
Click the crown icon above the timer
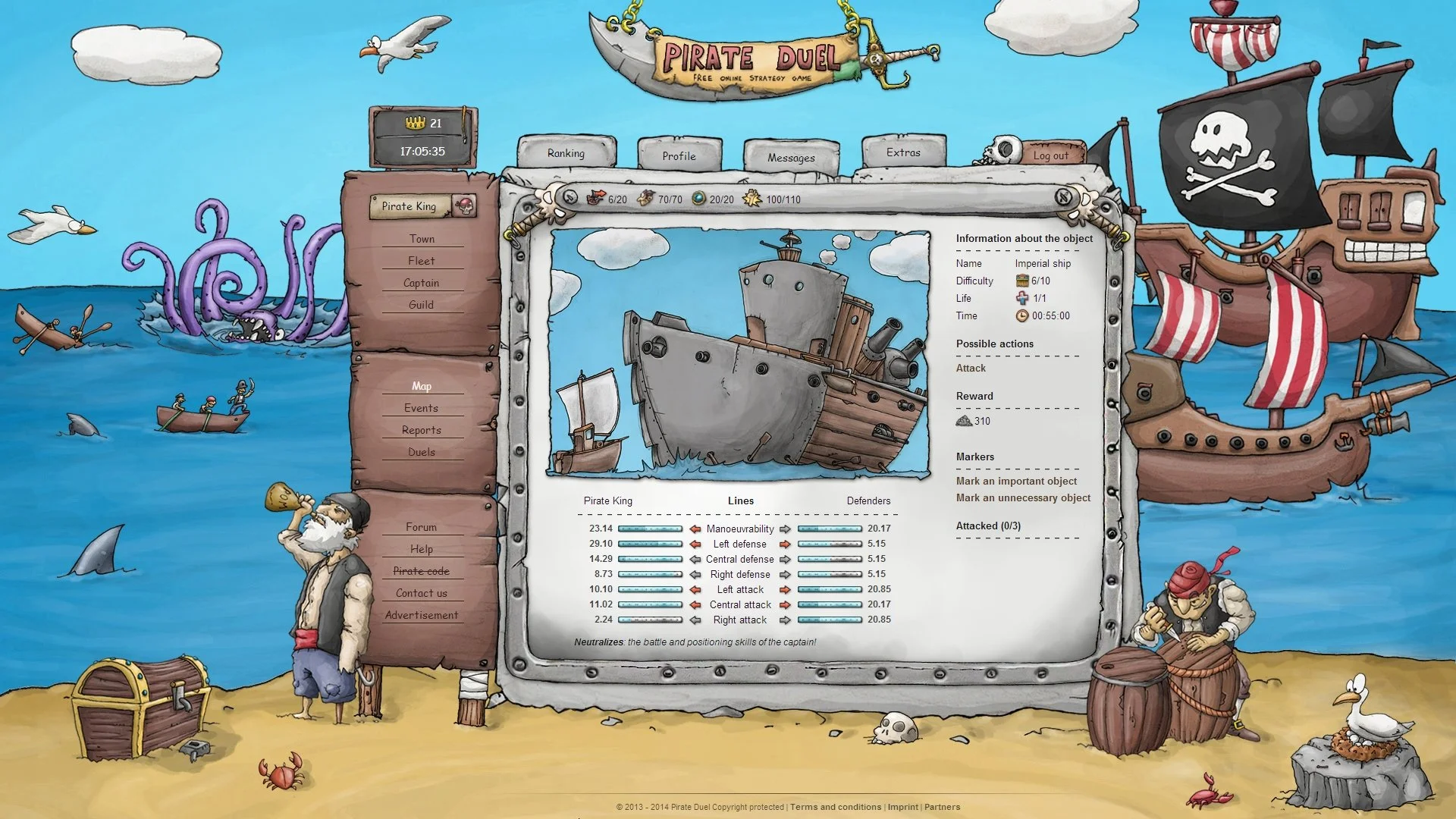click(x=414, y=123)
